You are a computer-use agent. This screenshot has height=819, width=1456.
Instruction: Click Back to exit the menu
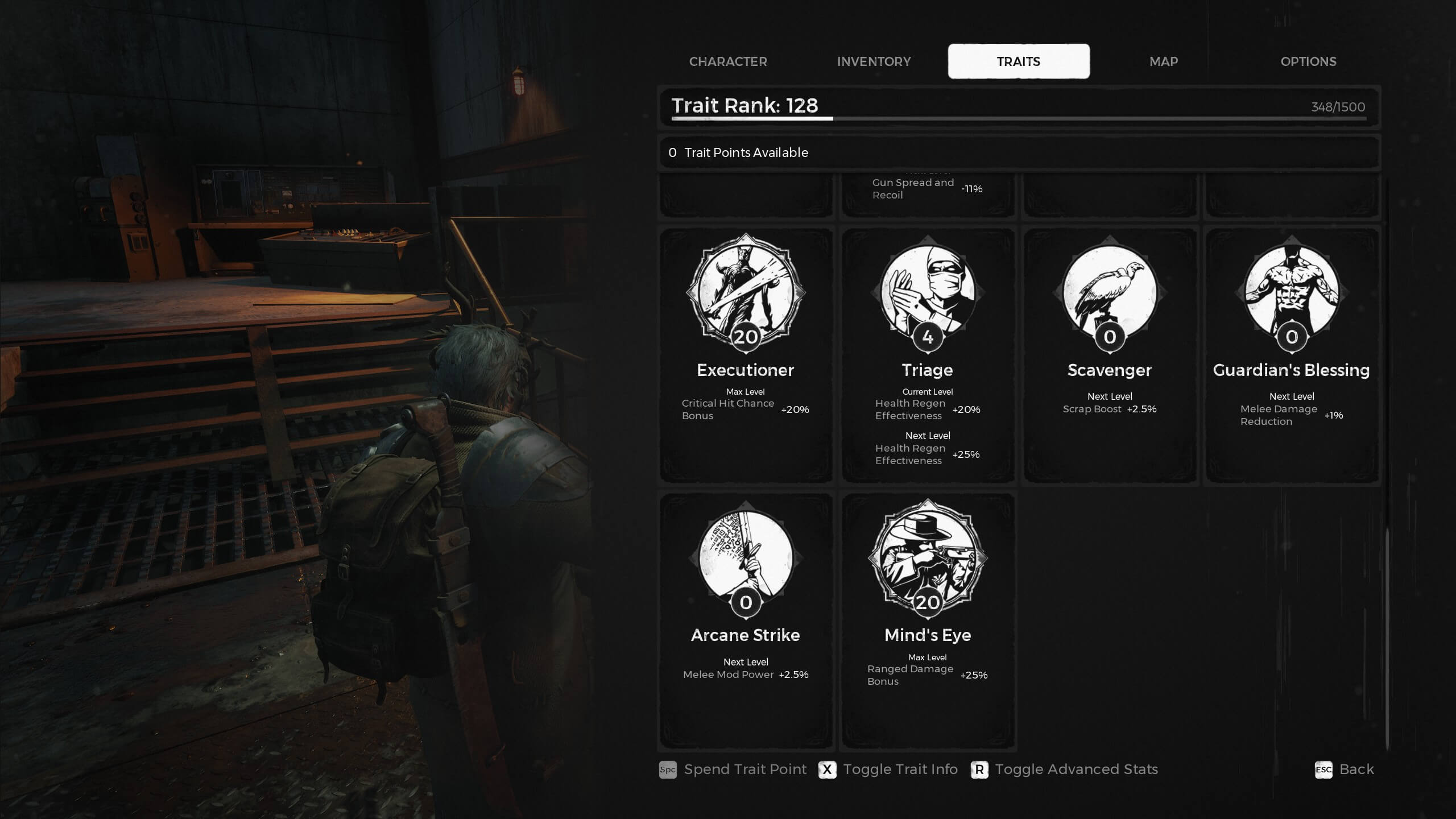[x=1345, y=770]
